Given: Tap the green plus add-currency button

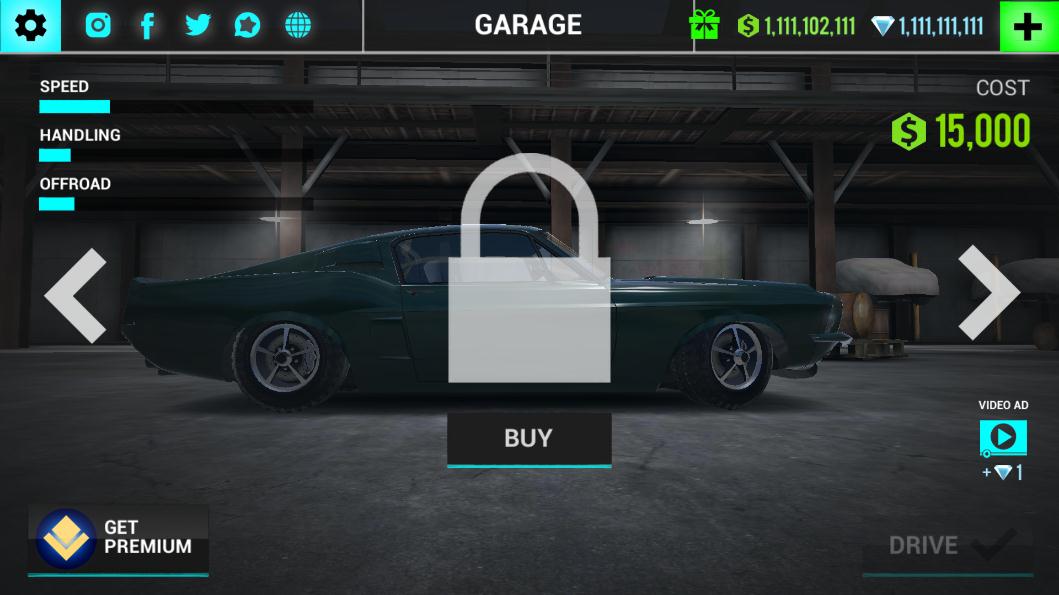Looking at the screenshot, I should point(1028,27).
